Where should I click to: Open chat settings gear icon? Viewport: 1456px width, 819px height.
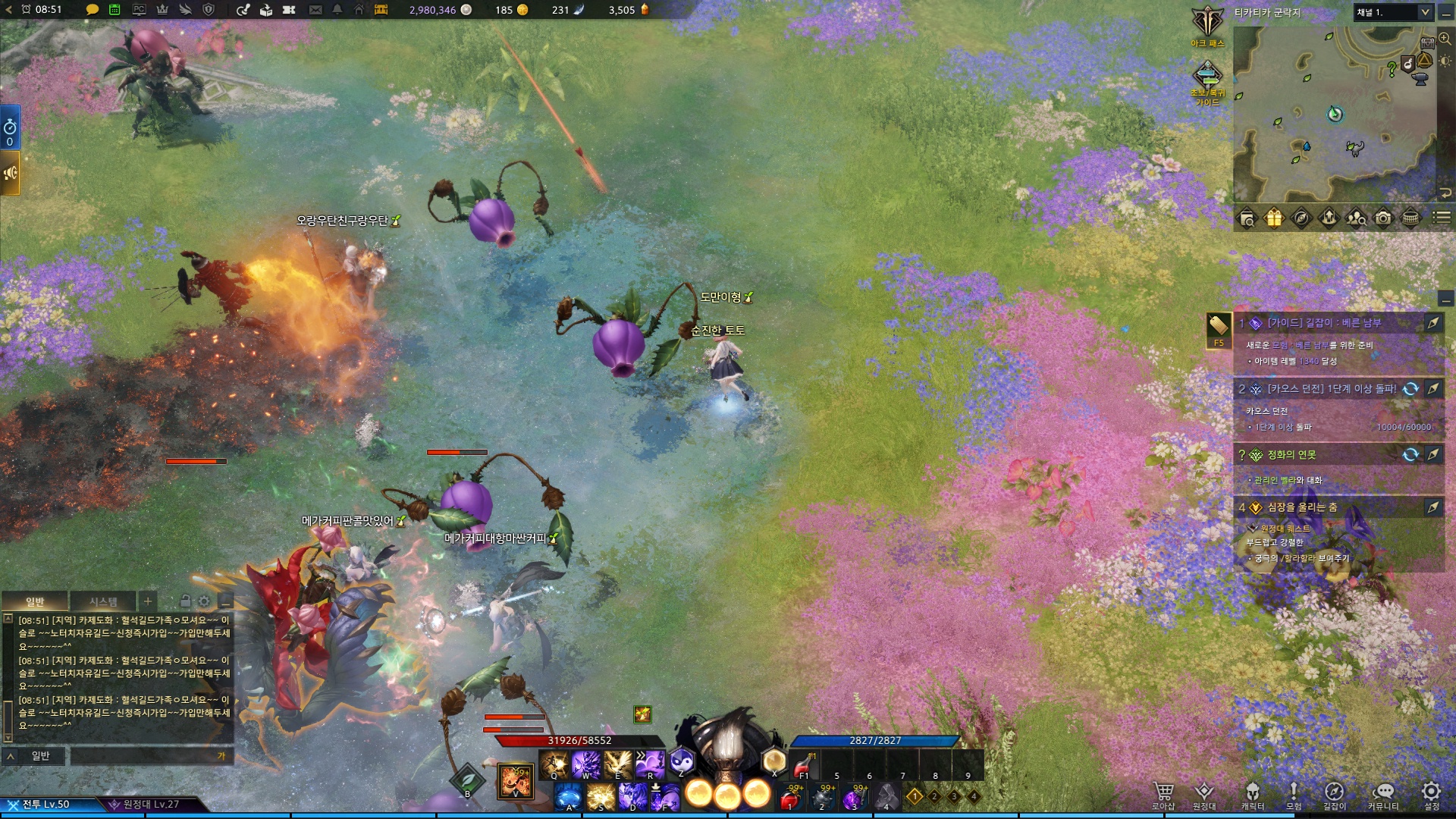click(x=204, y=601)
